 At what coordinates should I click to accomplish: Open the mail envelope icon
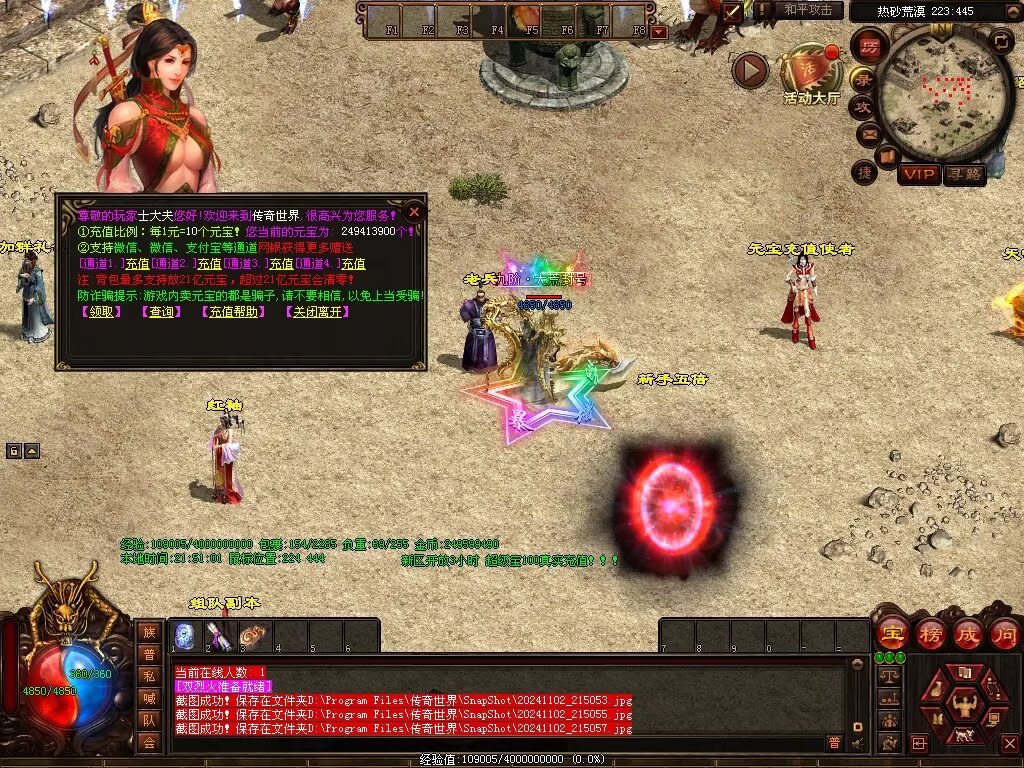click(868, 133)
